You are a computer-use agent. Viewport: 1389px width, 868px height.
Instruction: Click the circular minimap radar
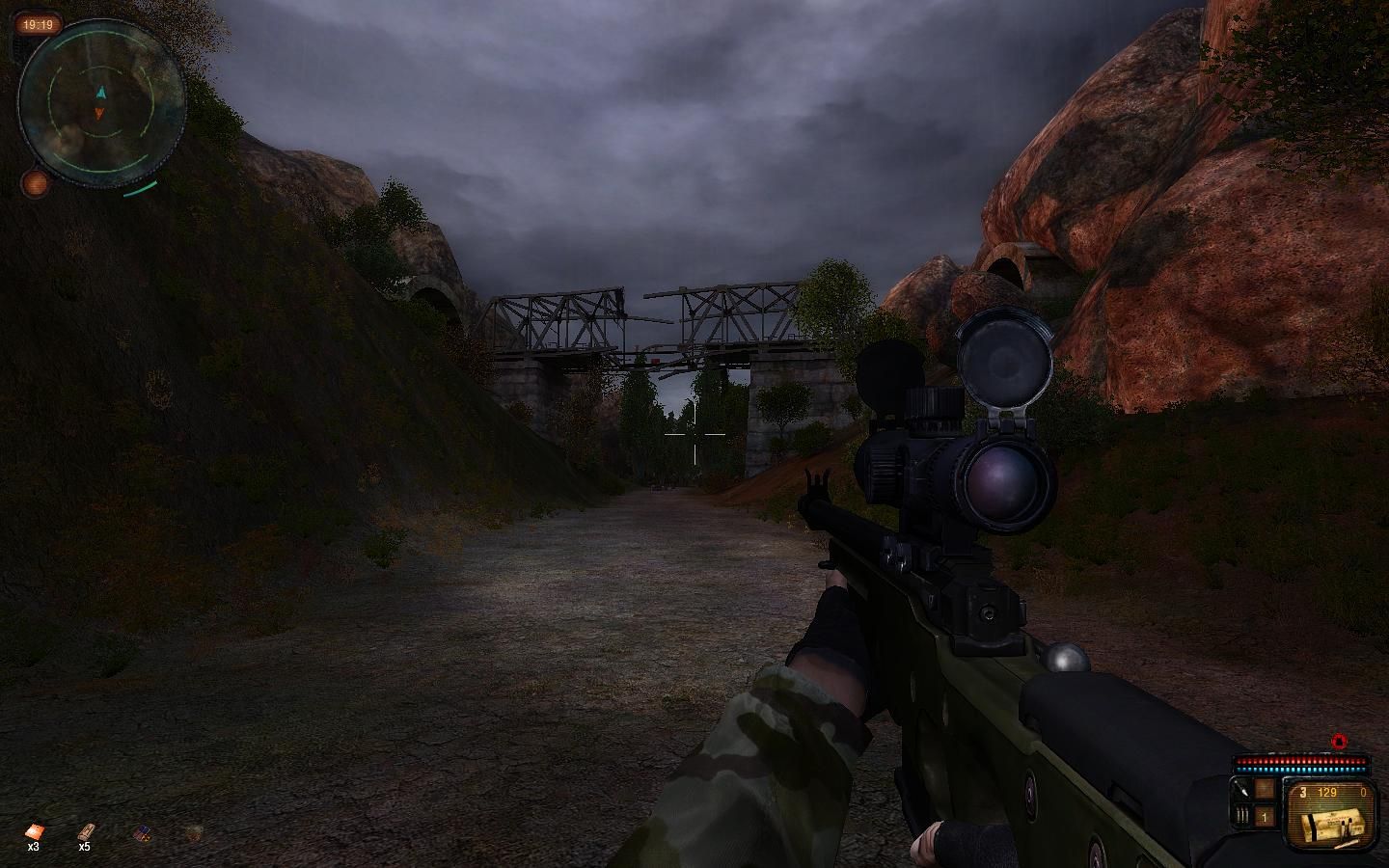tap(100, 101)
